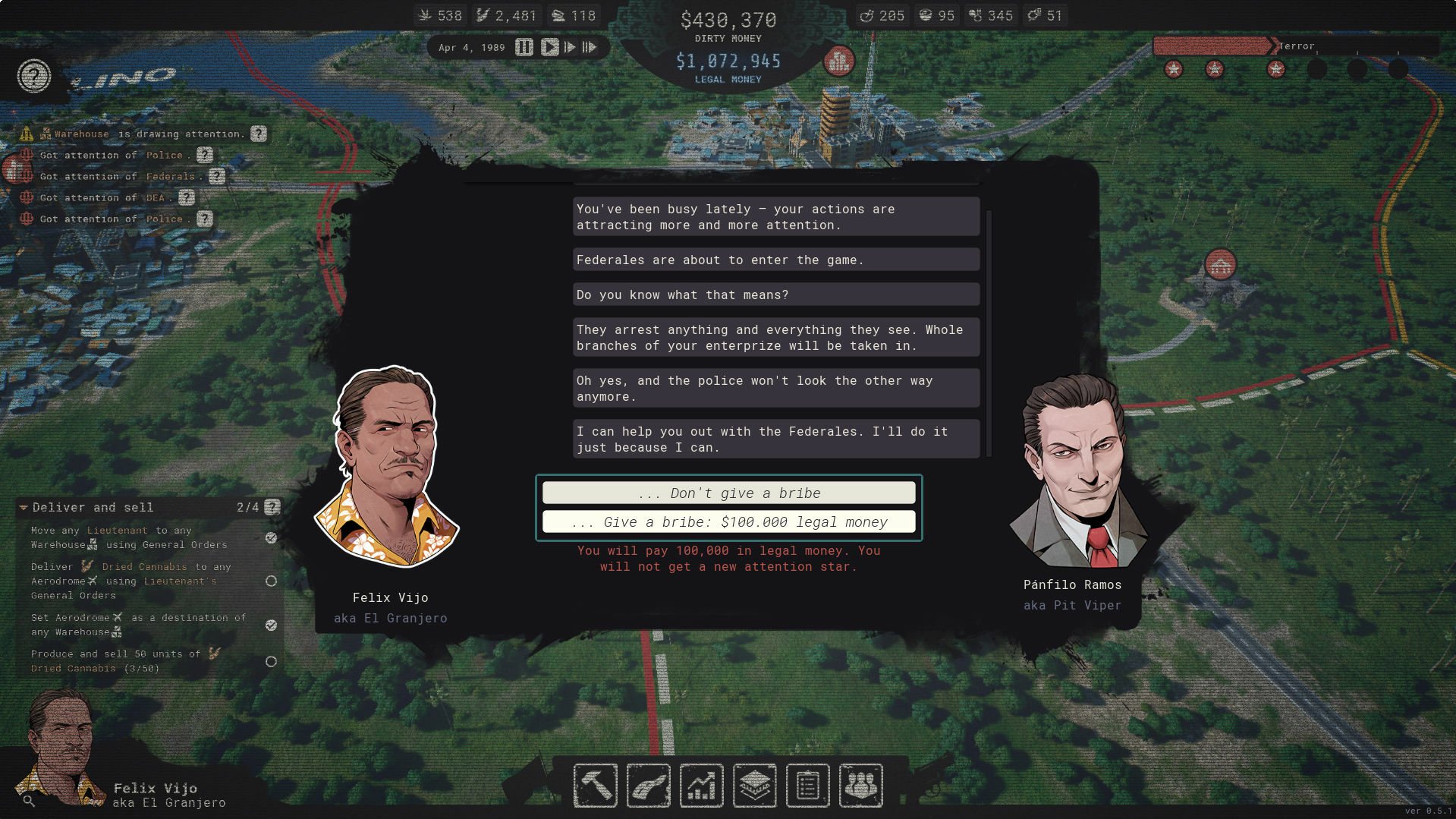This screenshot has width=1456, height=819.
Task: Set game speed to normal play
Action: [x=549, y=47]
